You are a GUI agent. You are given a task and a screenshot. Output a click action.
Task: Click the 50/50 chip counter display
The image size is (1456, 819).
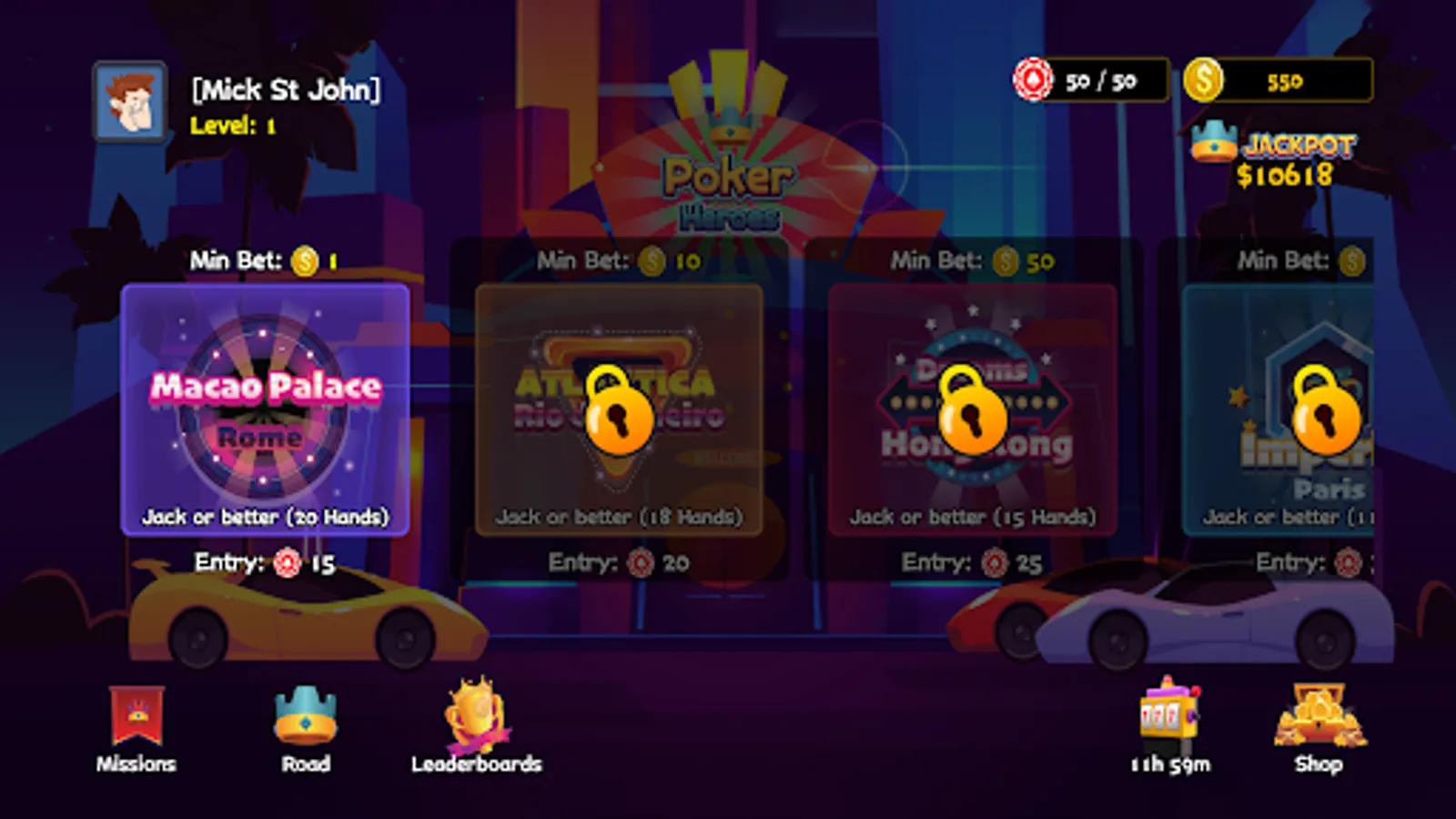coord(1103,80)
